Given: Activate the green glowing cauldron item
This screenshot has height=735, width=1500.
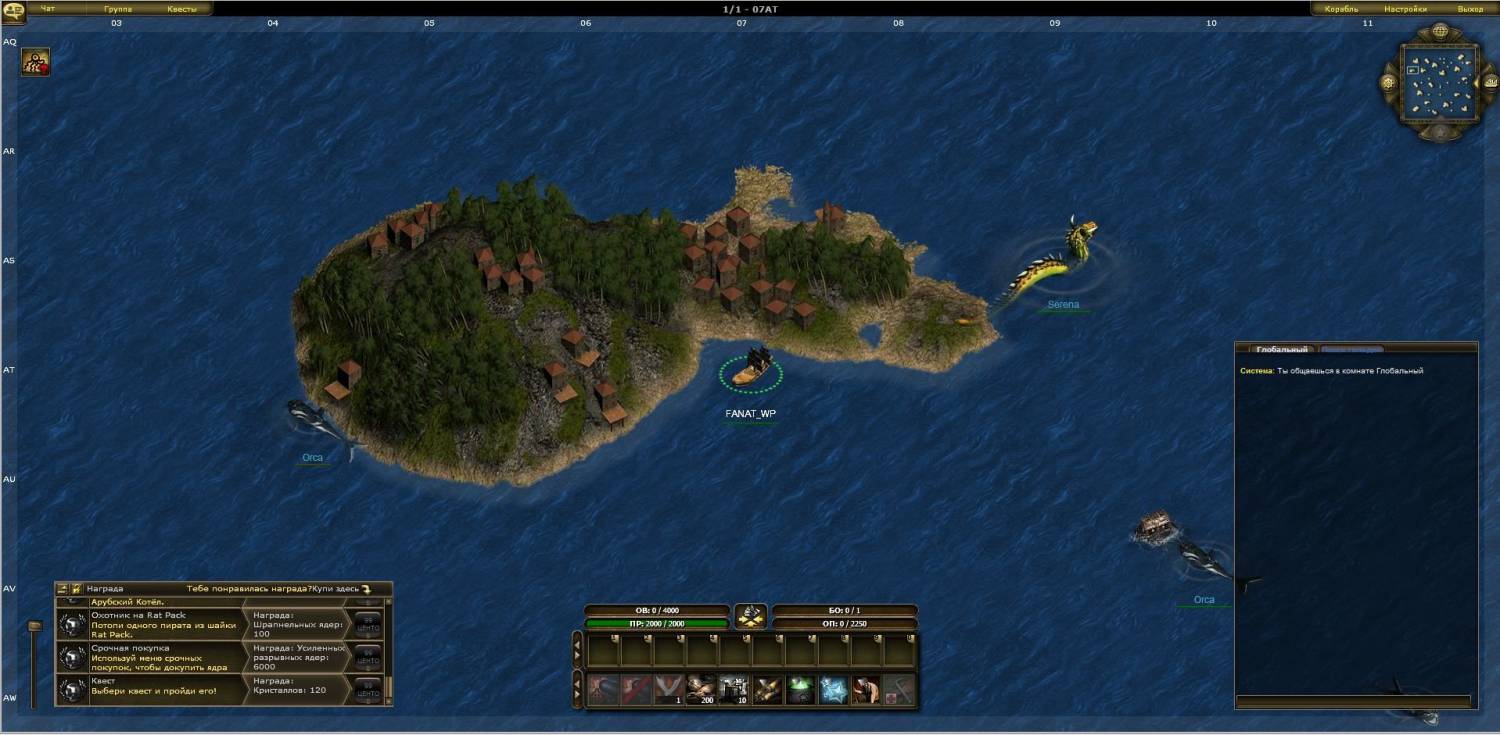Looking at the screenshot, I should click(x=801, y=689).
